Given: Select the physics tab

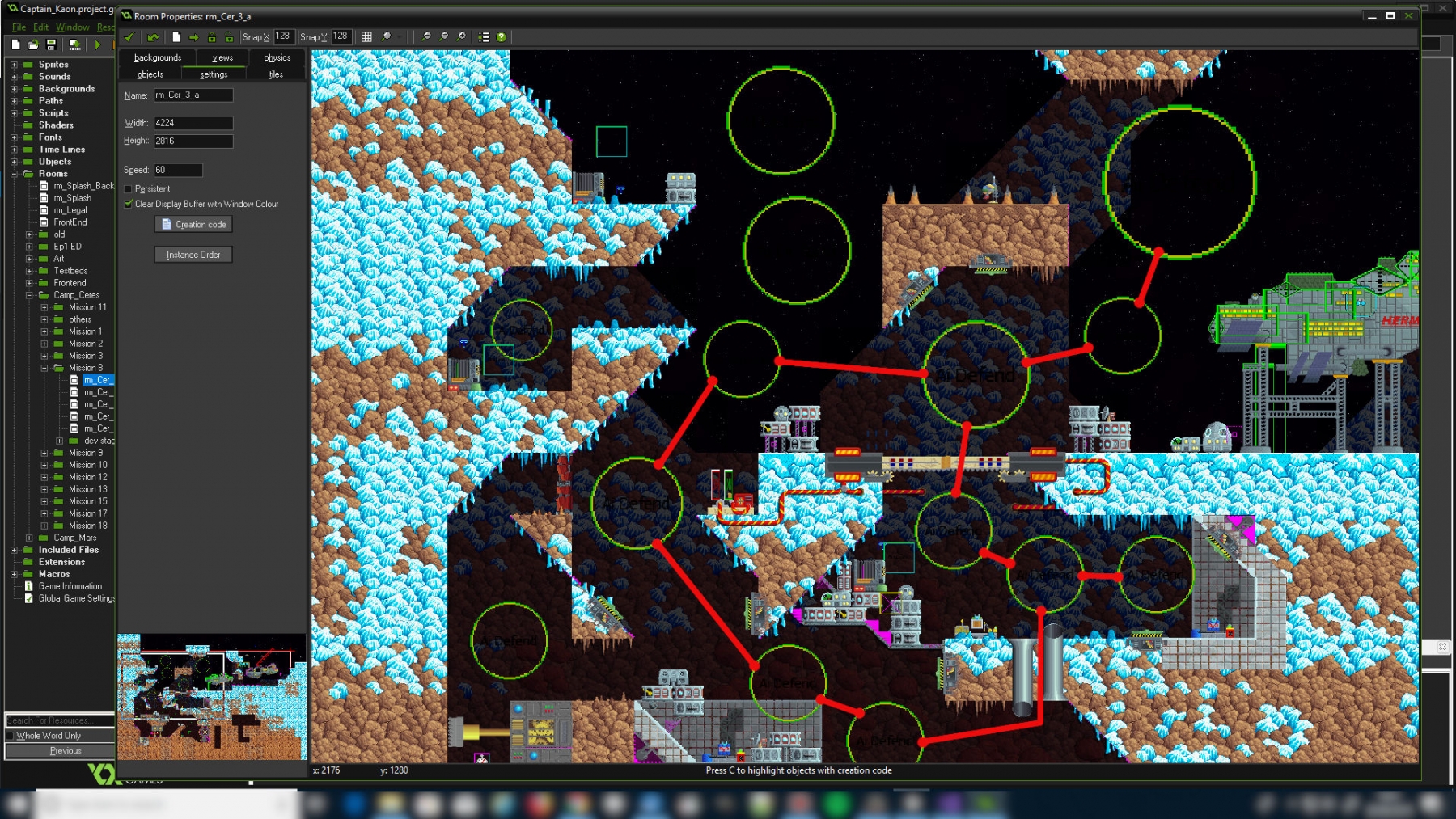Looking at the screenshot, I should tap(277, 57).
